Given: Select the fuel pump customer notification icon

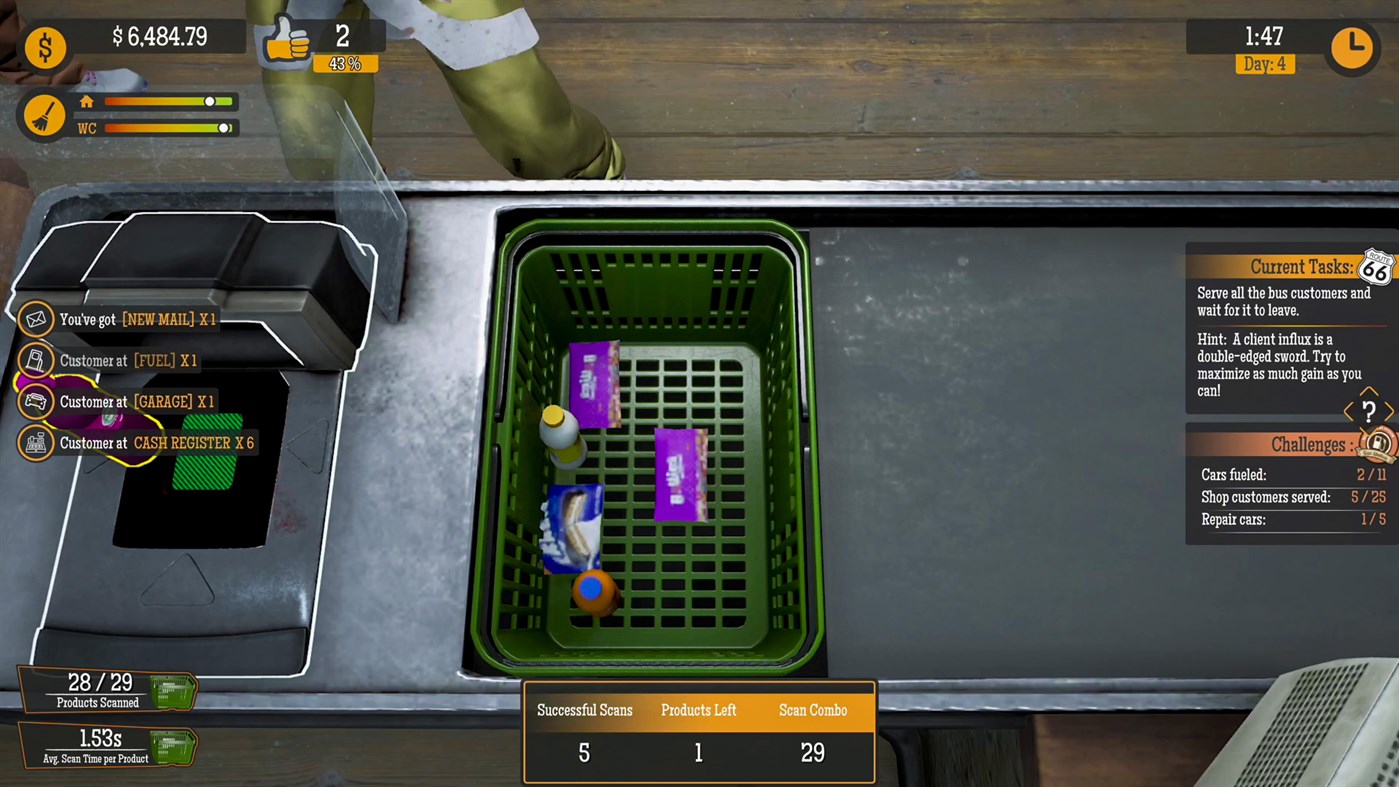Looking at the screenshot, I should [x=35, y=360].
